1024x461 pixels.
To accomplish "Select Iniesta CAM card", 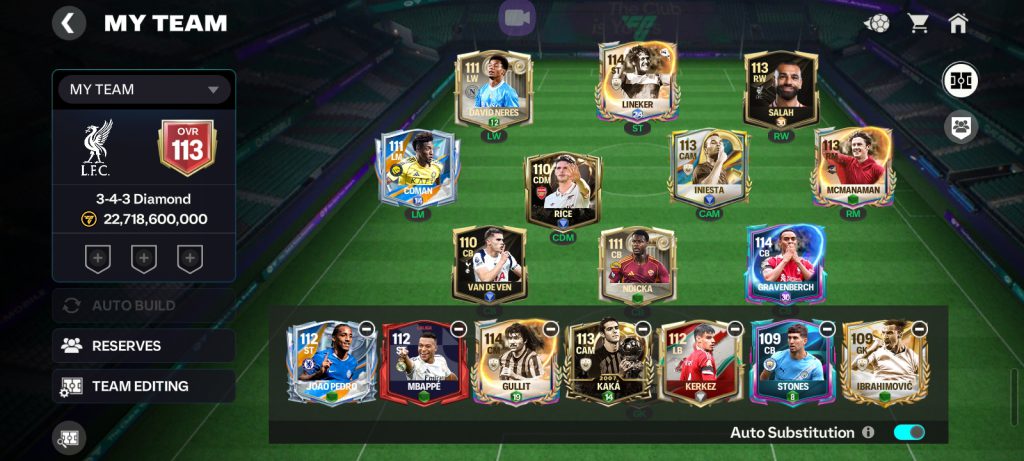I will pyautogui.click(x=708, y=165).
